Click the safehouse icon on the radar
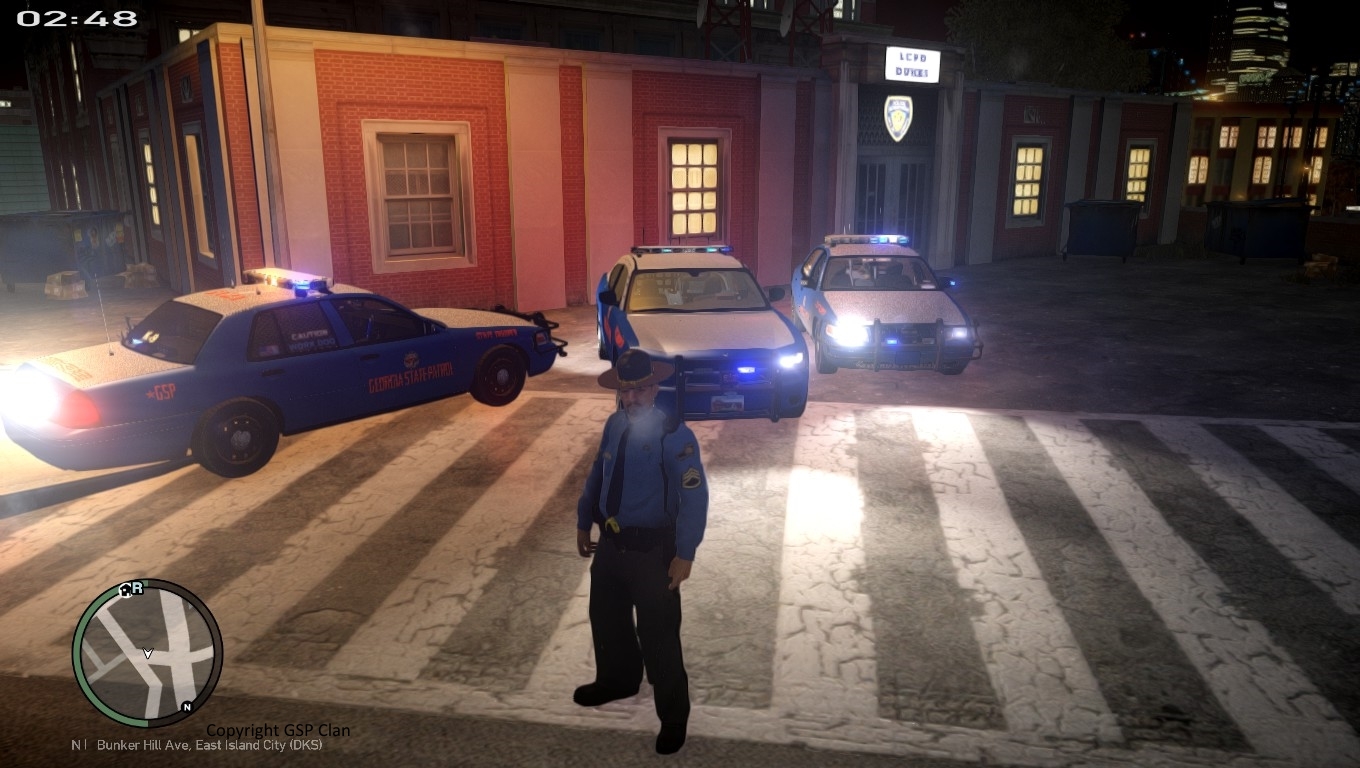Viewport: 1360px width, 768px height. pos(124,590)
